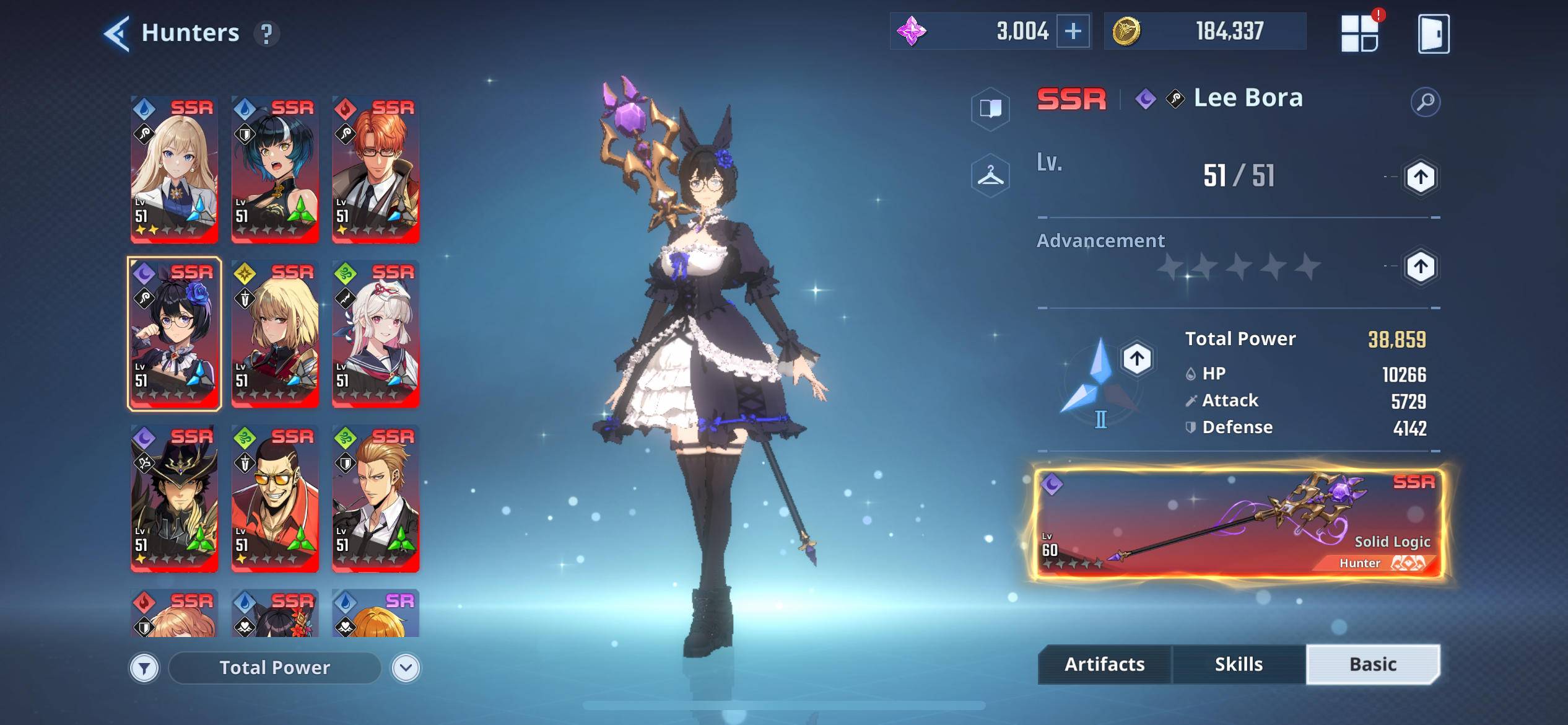Upgrade Lee Bora's Advancement stars

click(x=1420, y=267)
